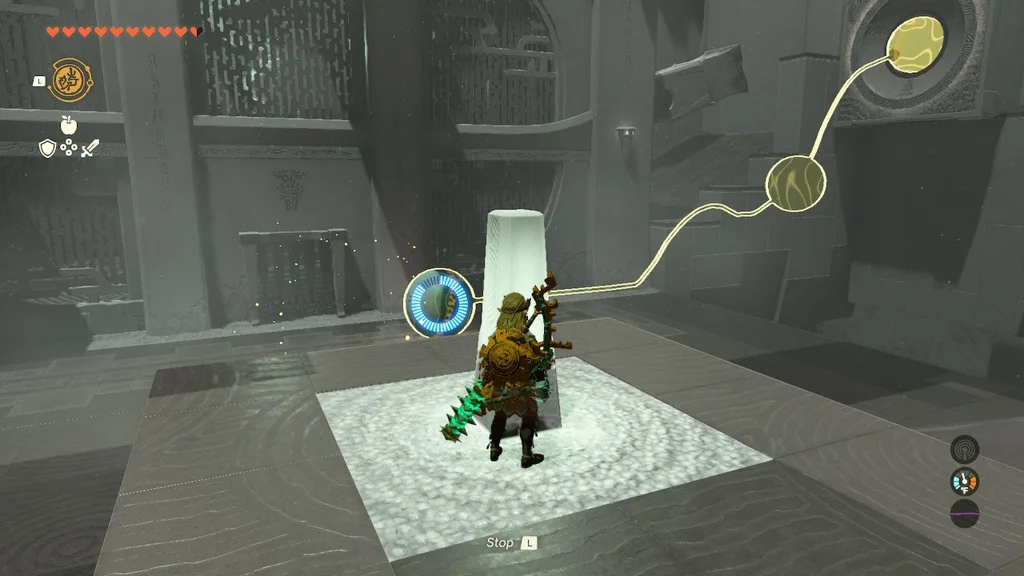The height and width of the screenshot is (576, 1024).
Task: Open the apple materials quick-select
Action: click(x=69, y=124)
